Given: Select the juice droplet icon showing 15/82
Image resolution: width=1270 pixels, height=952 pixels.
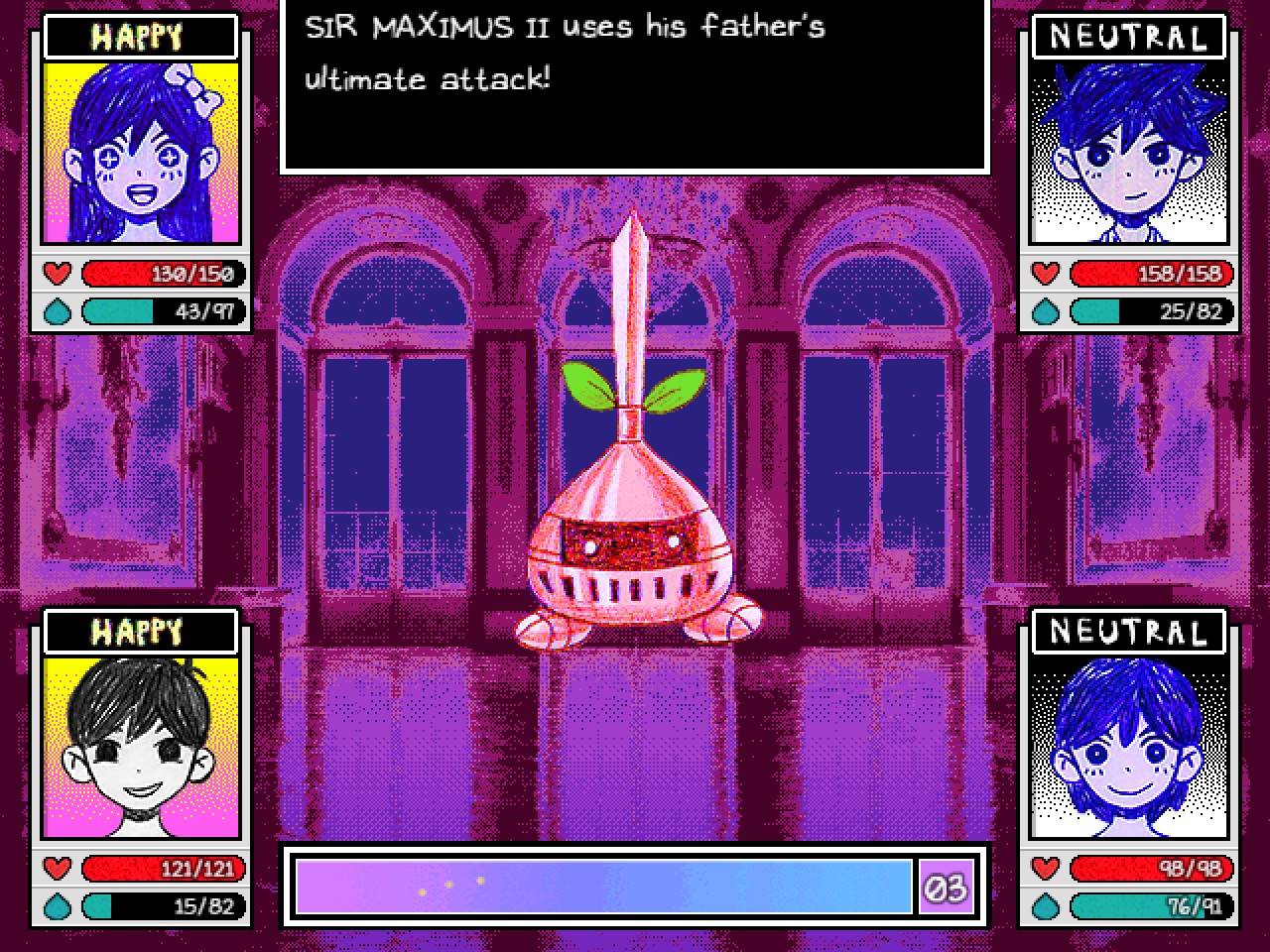Looking at the screenshot, I should point(58,906).
